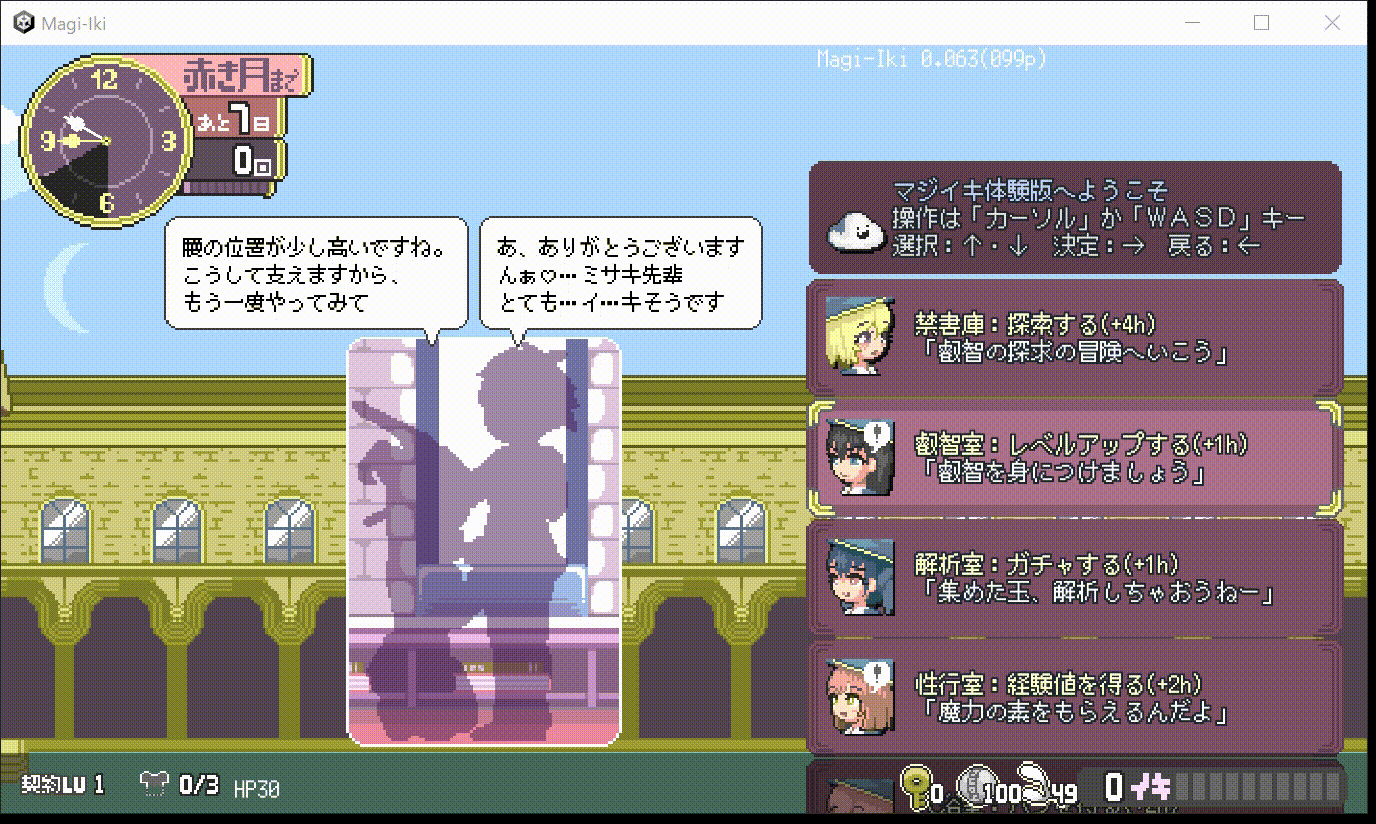This screenshot has height=824, width=1376.
Task: Click the orange-haired girl icon beside 性行室
Action: tap(862, 694)
